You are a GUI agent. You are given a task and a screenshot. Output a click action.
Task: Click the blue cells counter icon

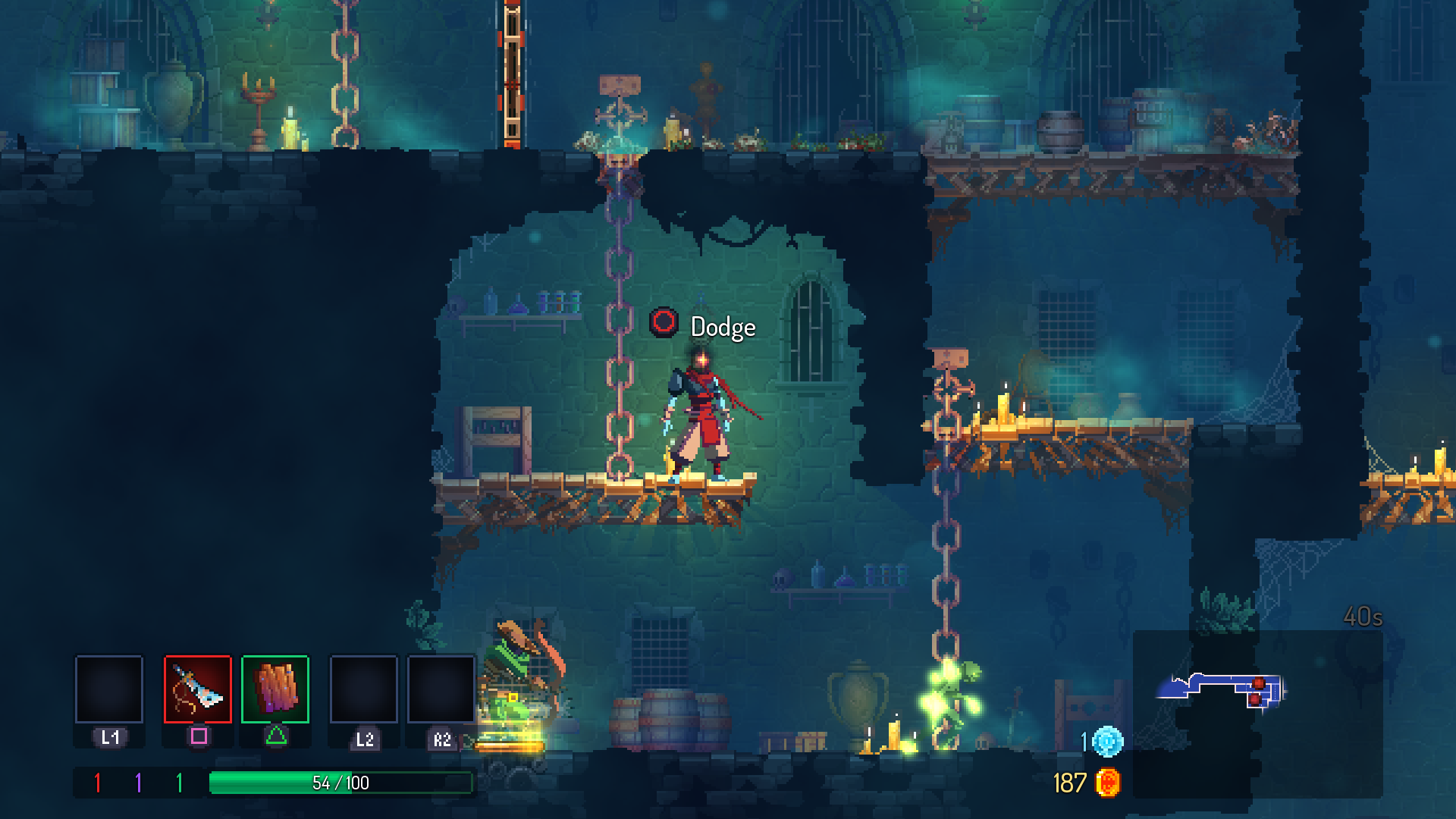click(1107, 741)
